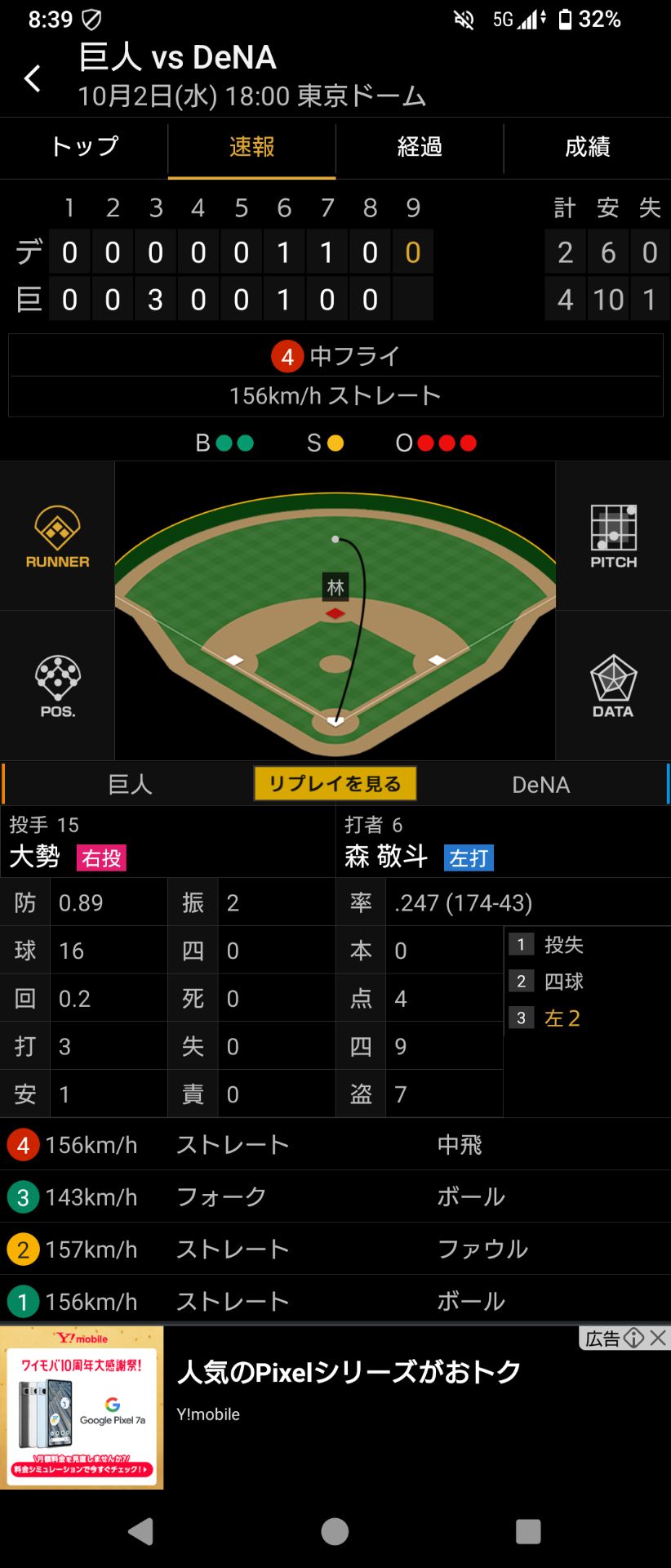Show the POS. fielding positions

[x=57, y=686]
